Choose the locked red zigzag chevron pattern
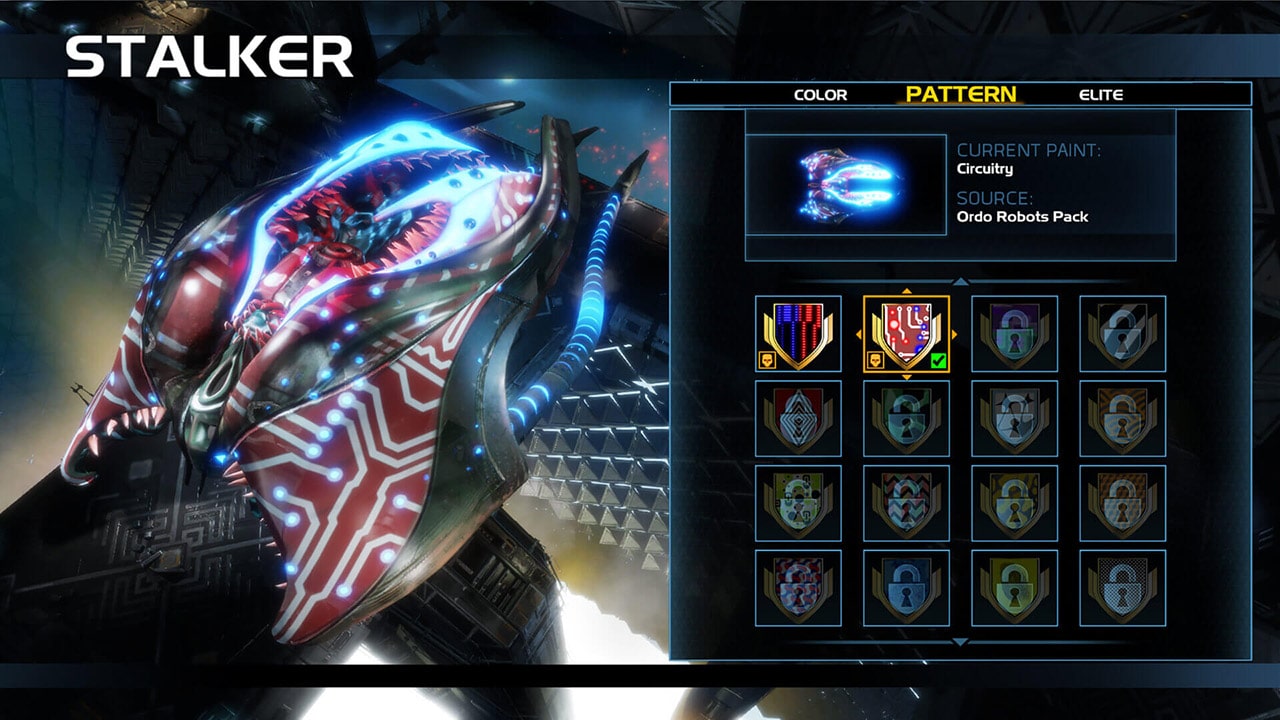 [x=906, y=503]
